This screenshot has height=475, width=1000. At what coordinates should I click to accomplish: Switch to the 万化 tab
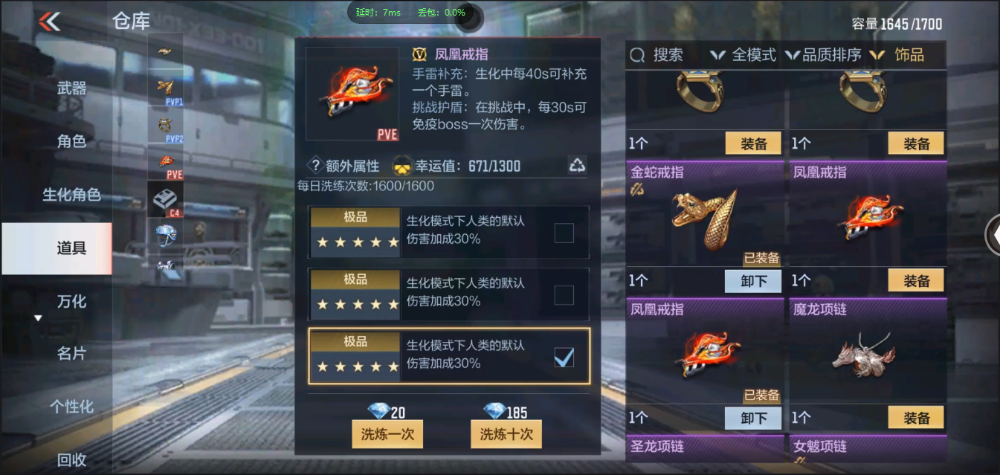pyautogui.click(x=71, y=301)
